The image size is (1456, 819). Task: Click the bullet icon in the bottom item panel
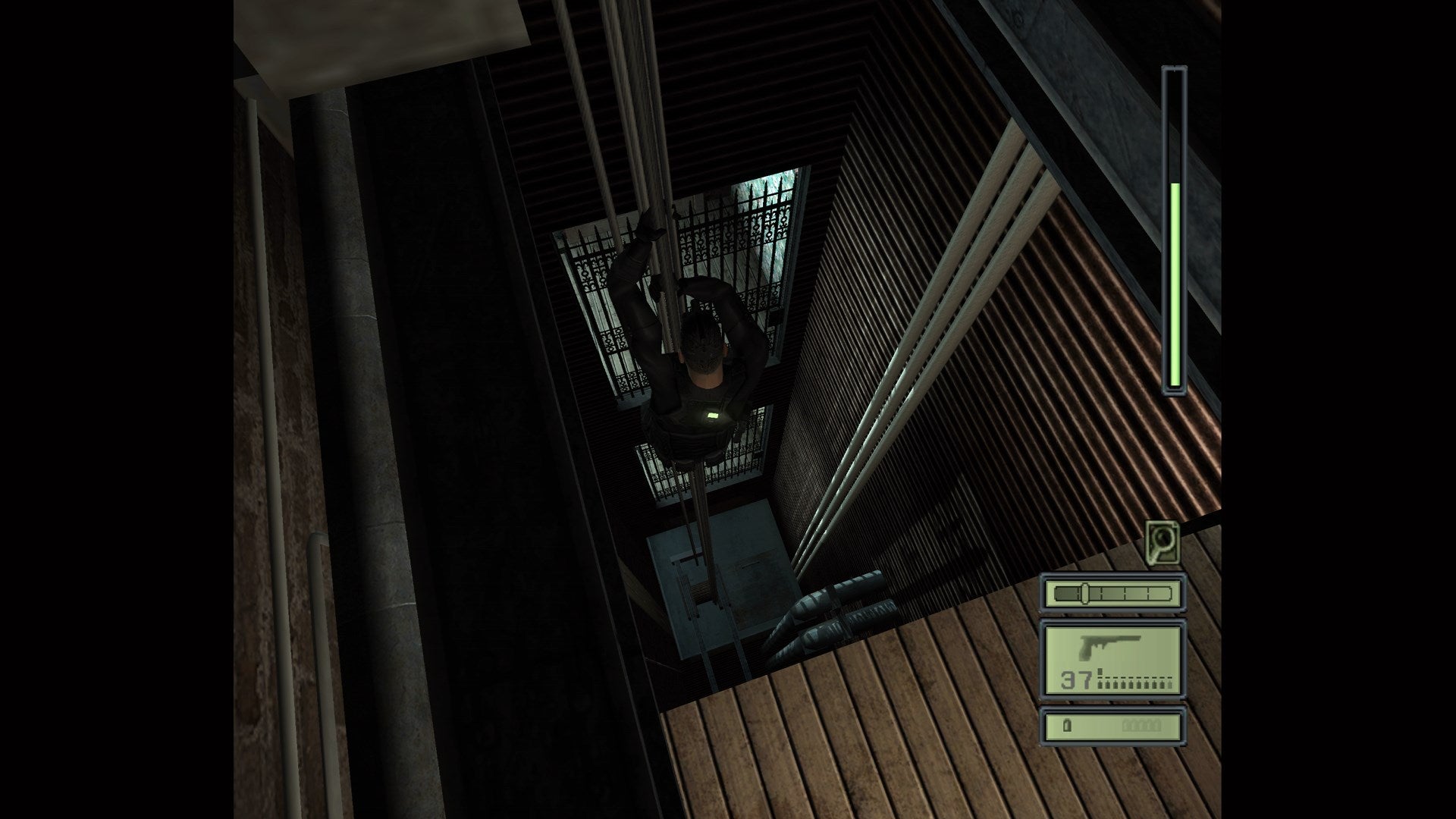click(1068, 724)
